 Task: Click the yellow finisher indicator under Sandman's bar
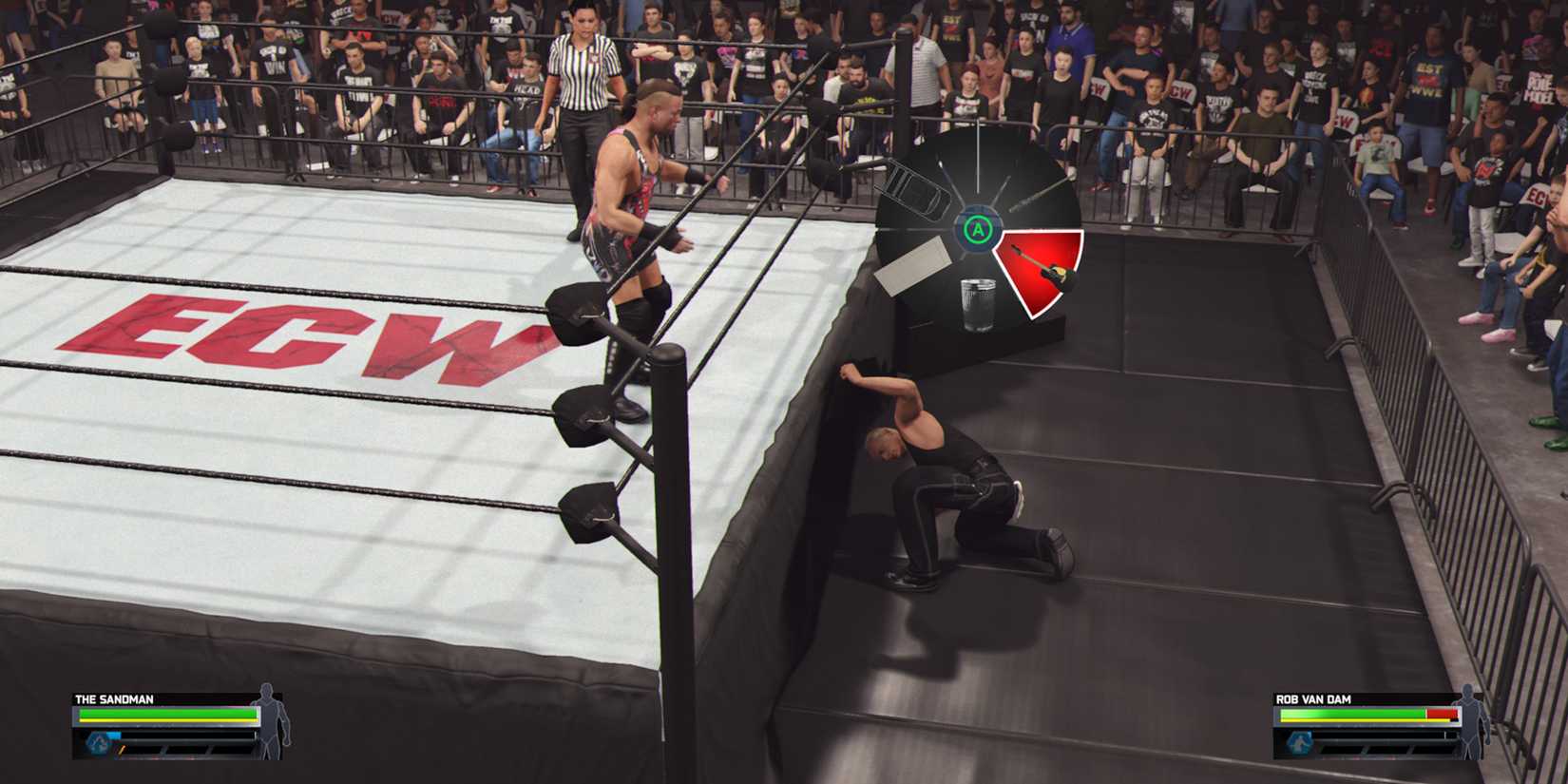(122, 750)
